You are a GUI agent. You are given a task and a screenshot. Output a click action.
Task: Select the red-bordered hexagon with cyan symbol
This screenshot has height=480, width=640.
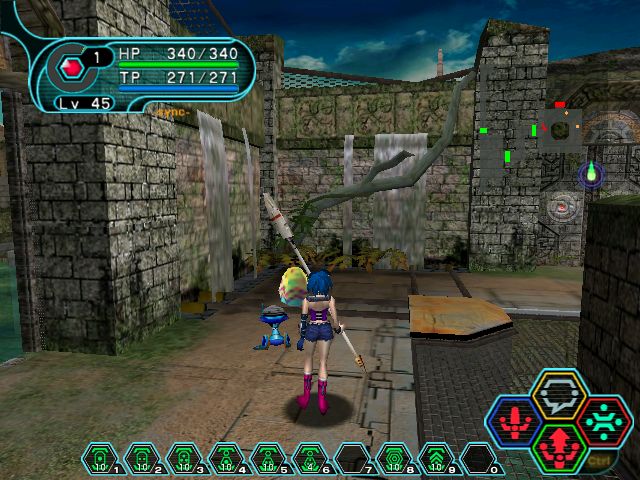click(601, 421)
